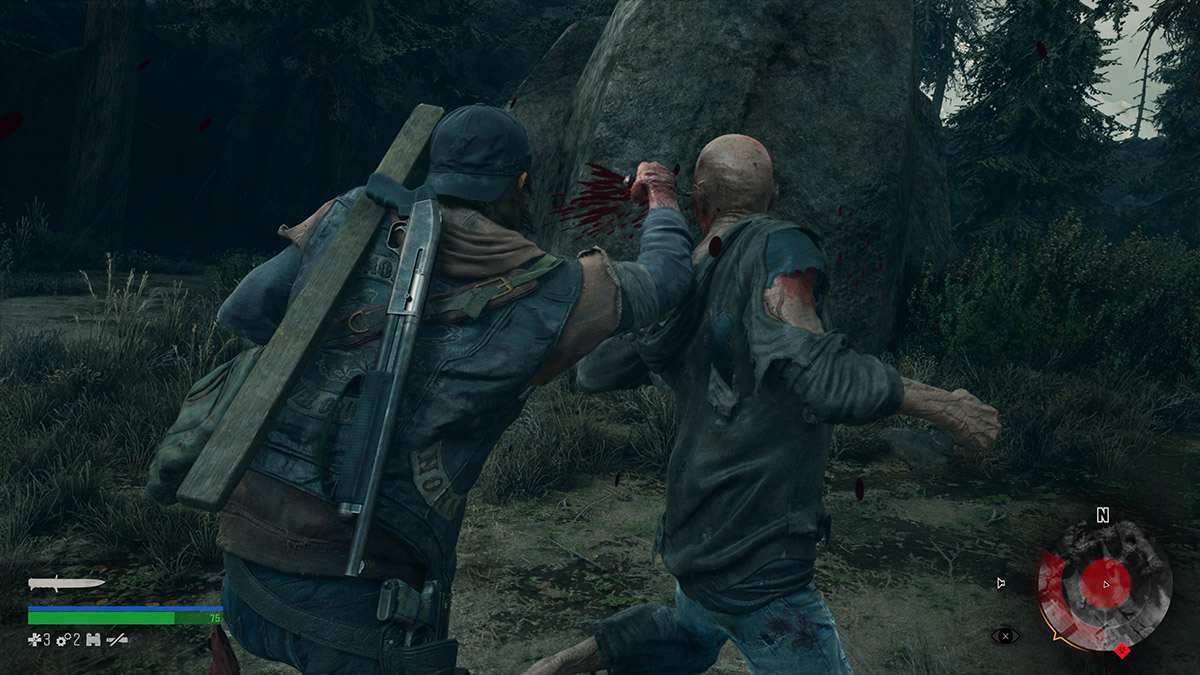Screen dimensions: 1200x675
Task: Open the circular minimap
Action: coord(1104,586)
